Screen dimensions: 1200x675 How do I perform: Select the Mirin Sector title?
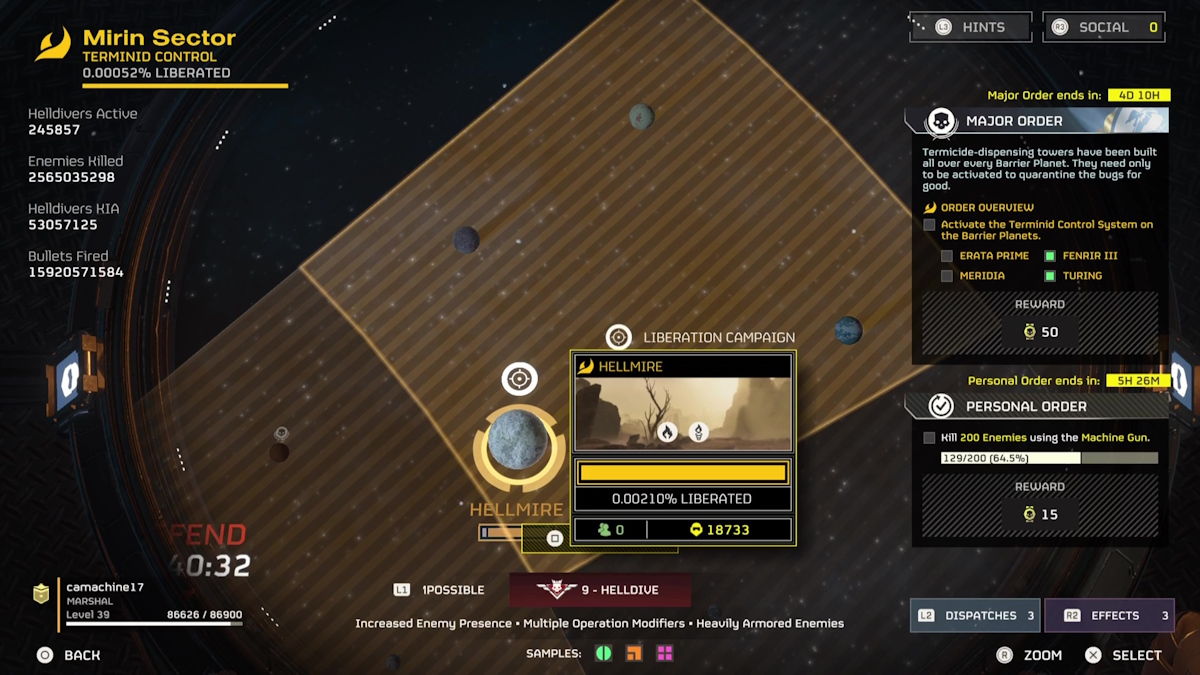[x=159, y=38]
